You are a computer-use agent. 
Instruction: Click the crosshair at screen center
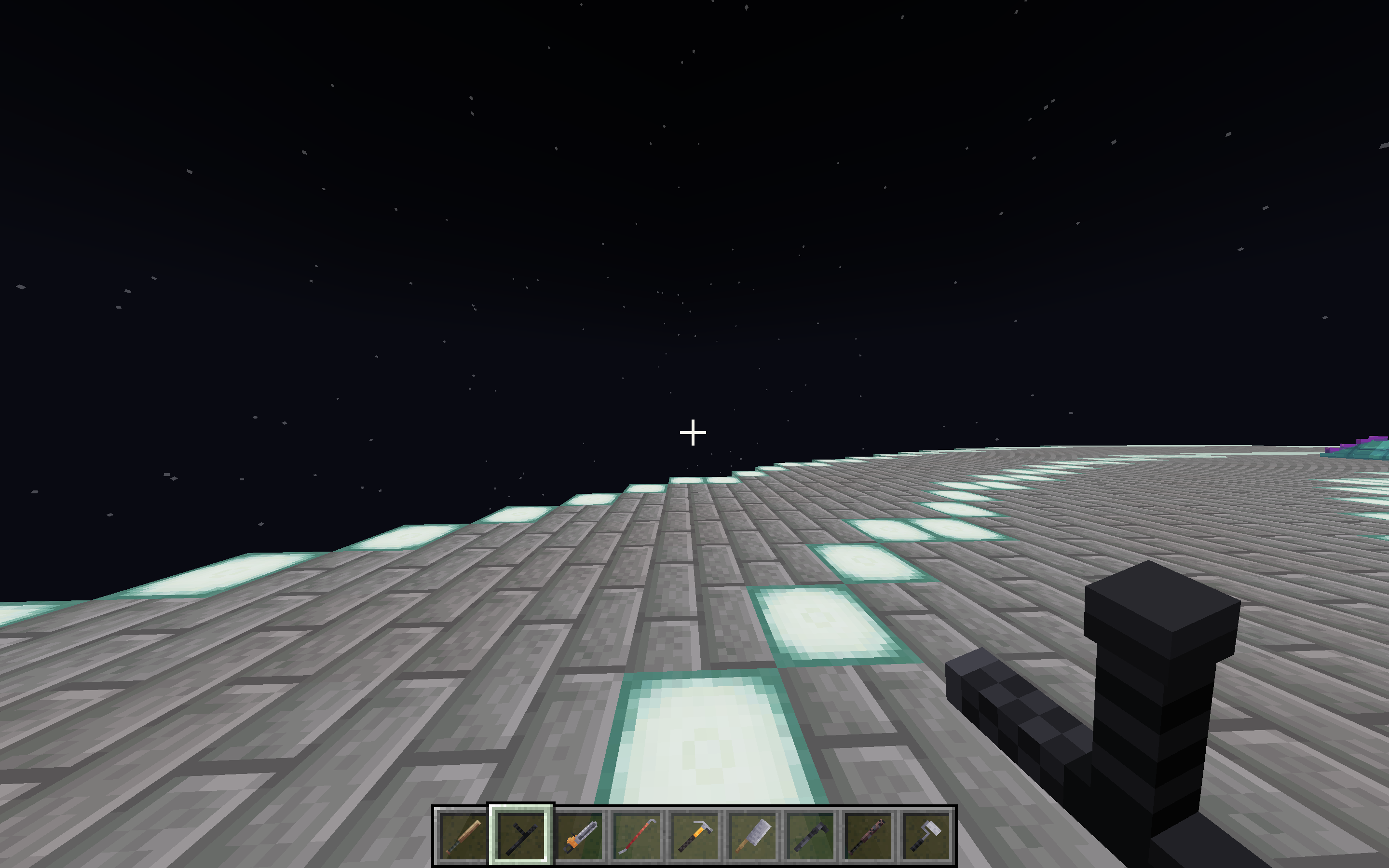[x=694, y=434]
